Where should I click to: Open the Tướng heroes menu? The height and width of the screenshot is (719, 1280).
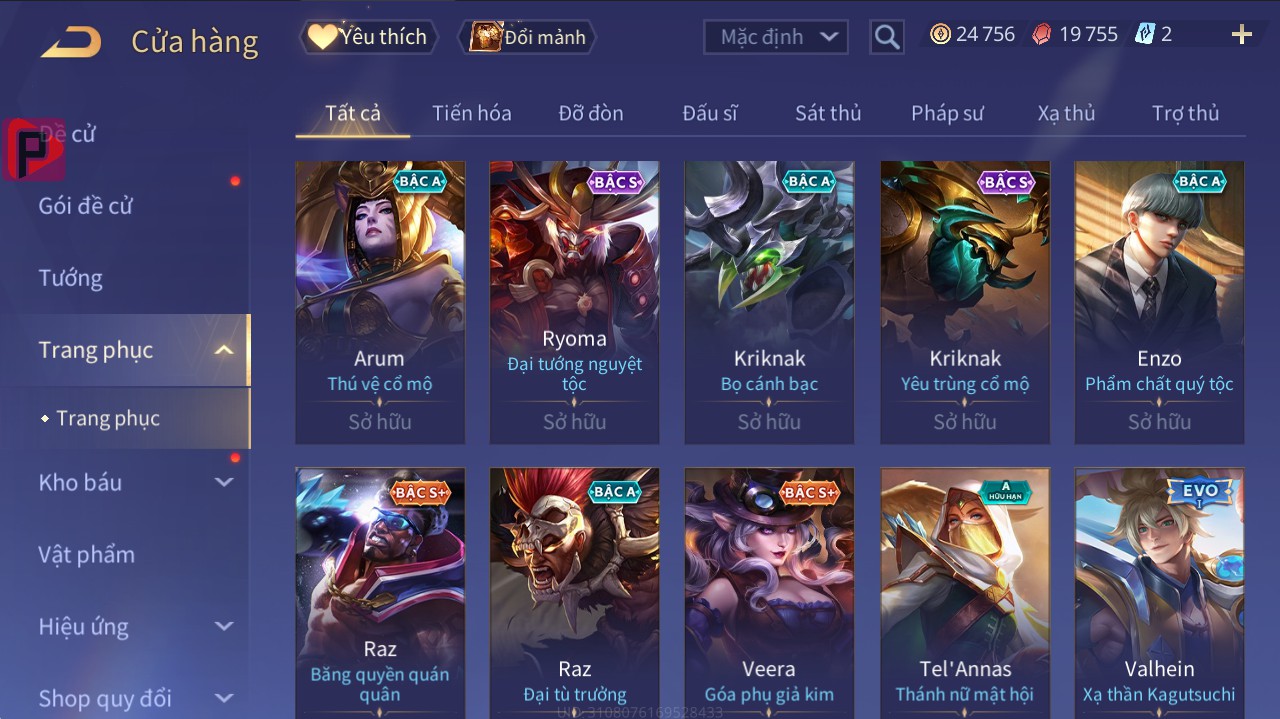point(71,278)
